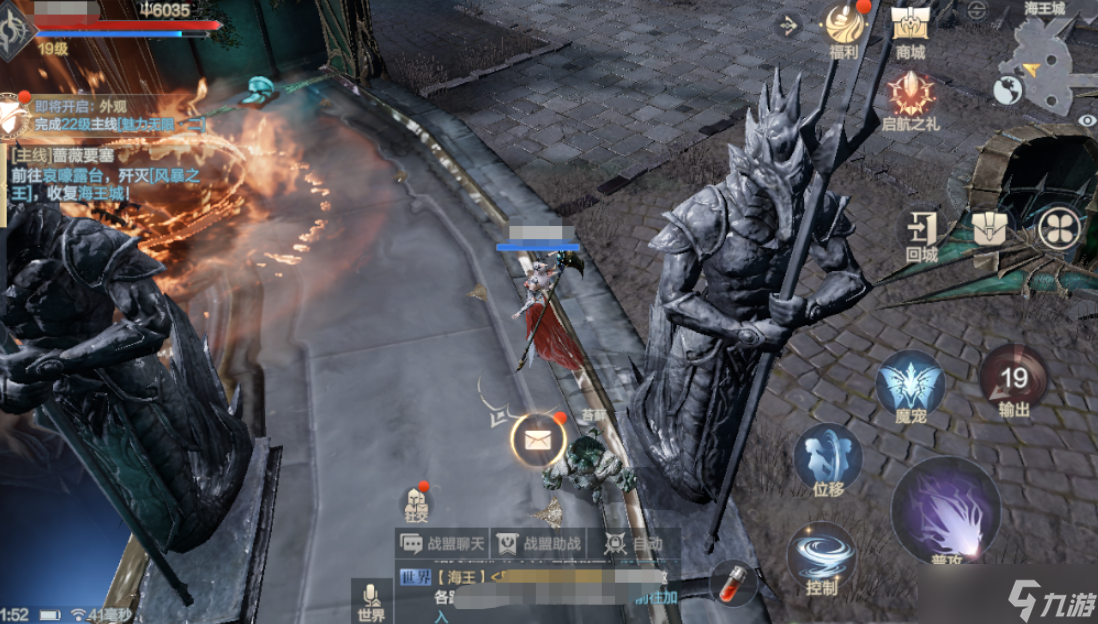Toggle 自动 auto-combat mode
1098x624 pixels.
pos(635,543)
